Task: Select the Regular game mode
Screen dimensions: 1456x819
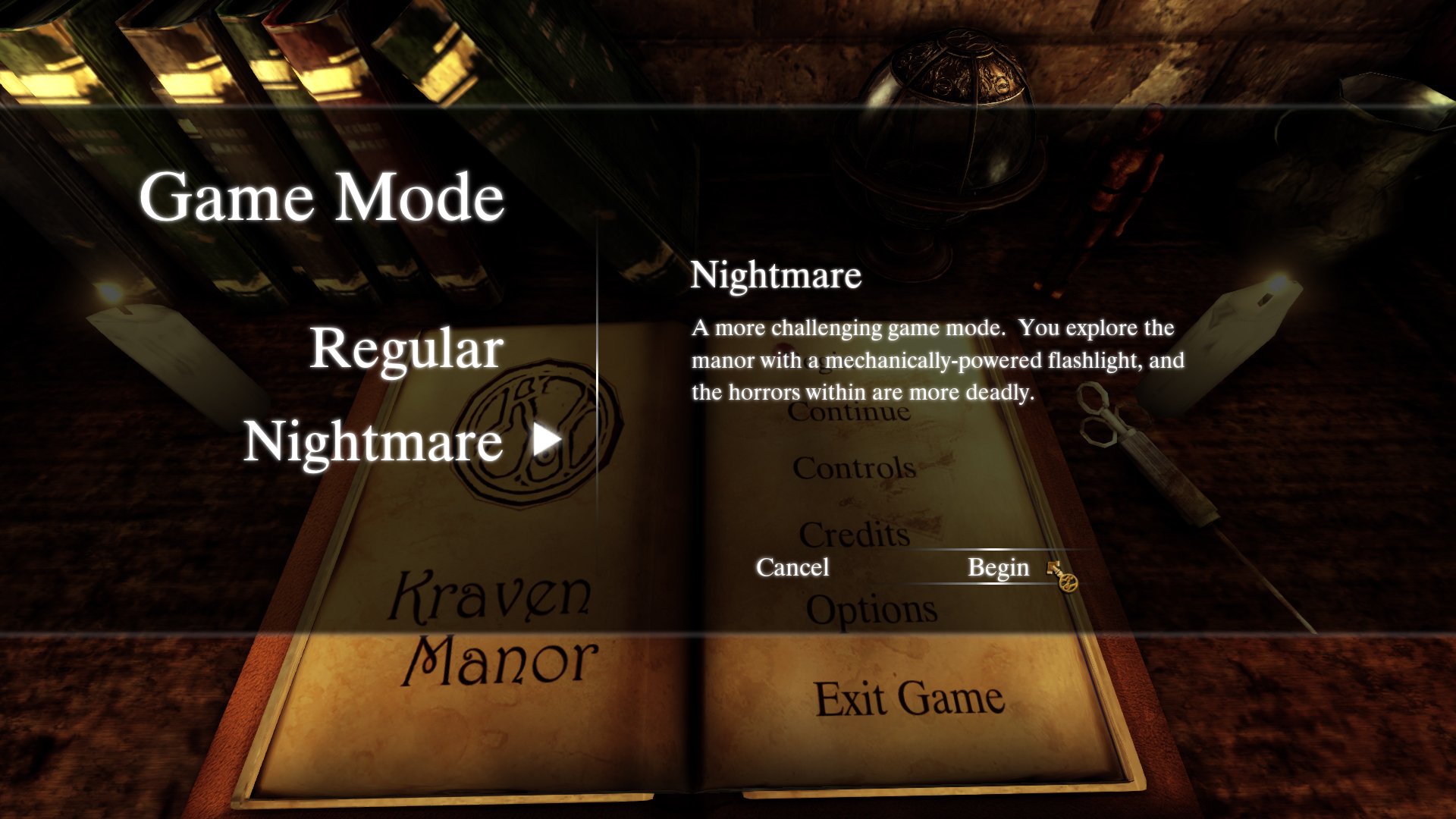Action: [407, 349]
